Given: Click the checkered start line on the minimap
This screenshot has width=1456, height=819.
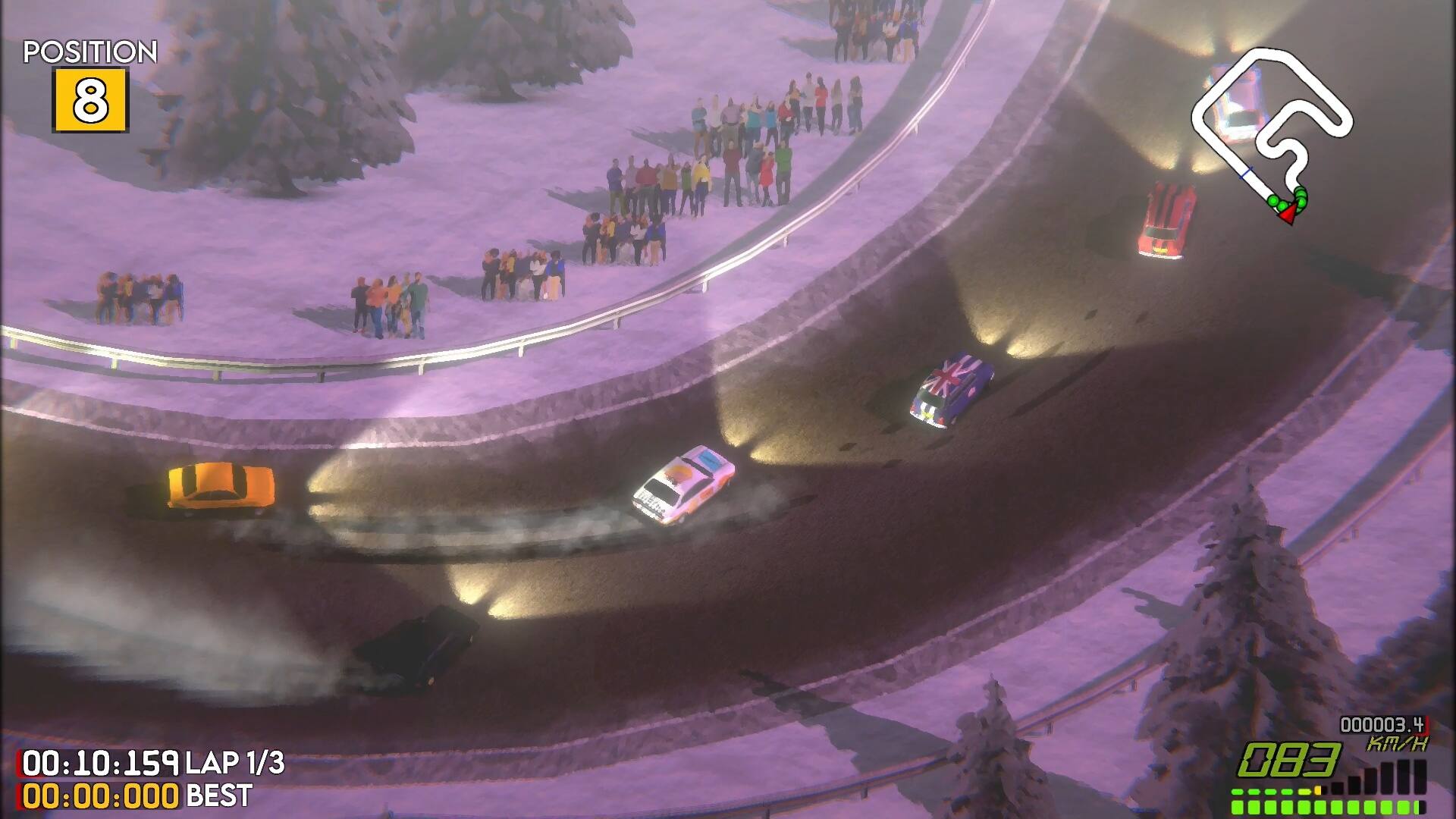Looking at the screenshot, I should pyautogui.click(x=1245, y=172).
